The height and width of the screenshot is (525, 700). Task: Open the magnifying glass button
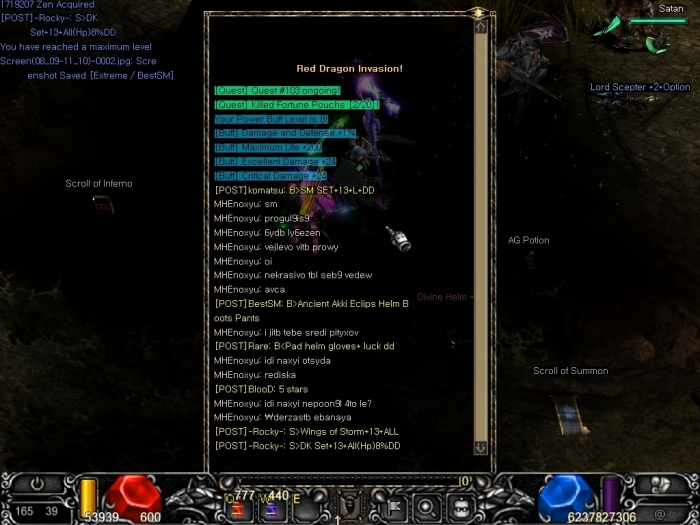[427, 506]
